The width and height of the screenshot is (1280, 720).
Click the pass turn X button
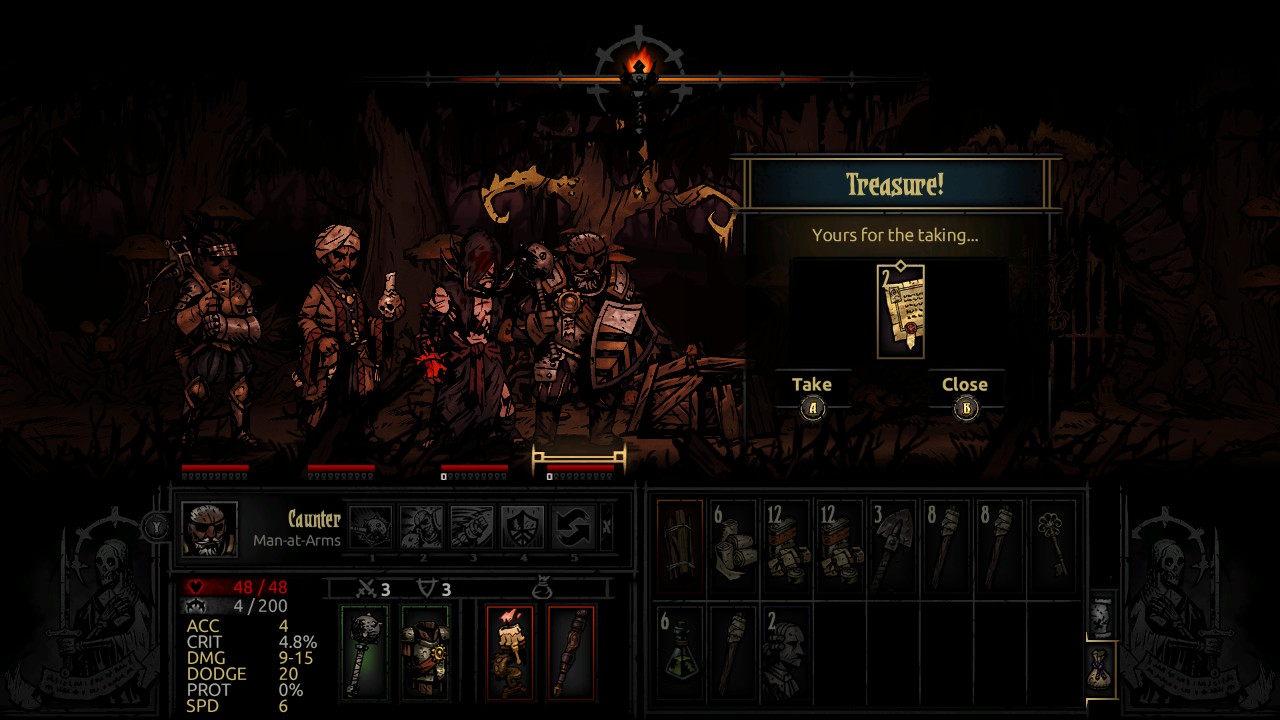[x=606, y=527]
